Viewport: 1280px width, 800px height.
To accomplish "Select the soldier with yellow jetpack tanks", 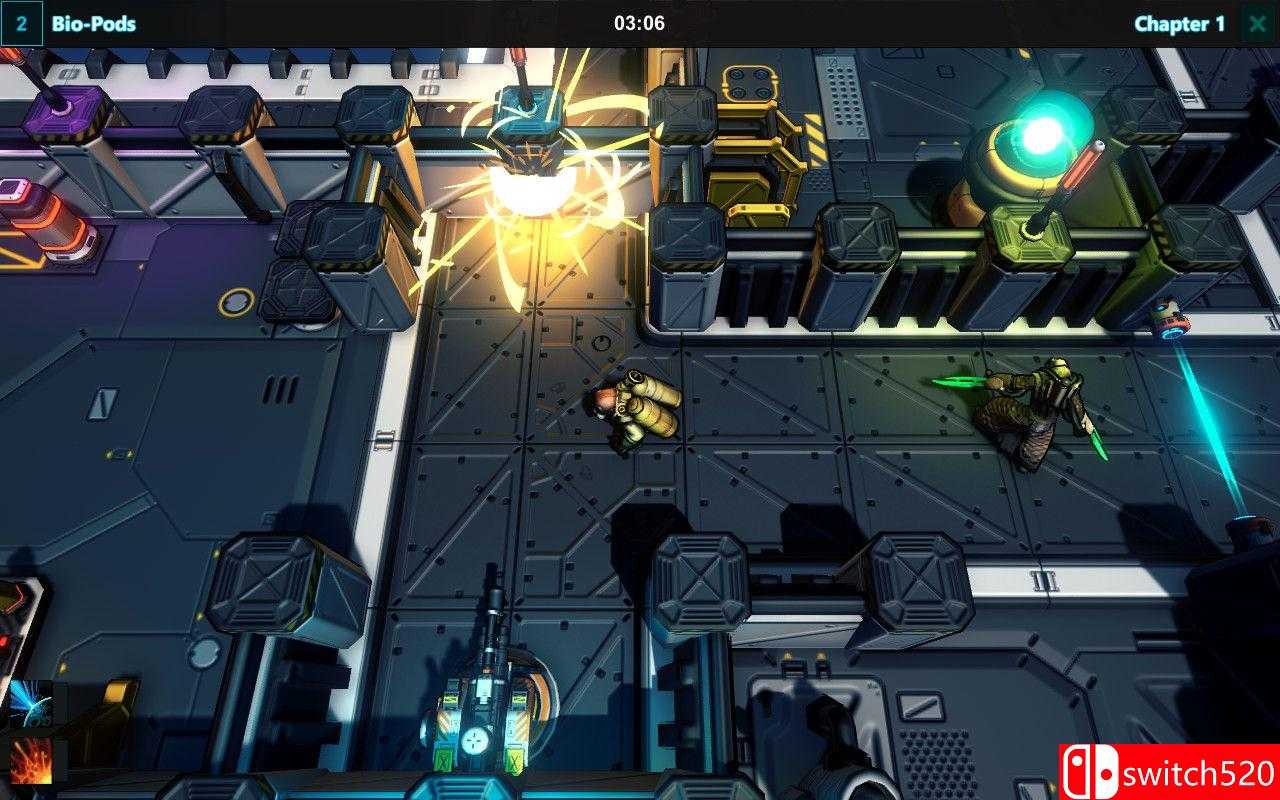I will [x=635, y=410].
